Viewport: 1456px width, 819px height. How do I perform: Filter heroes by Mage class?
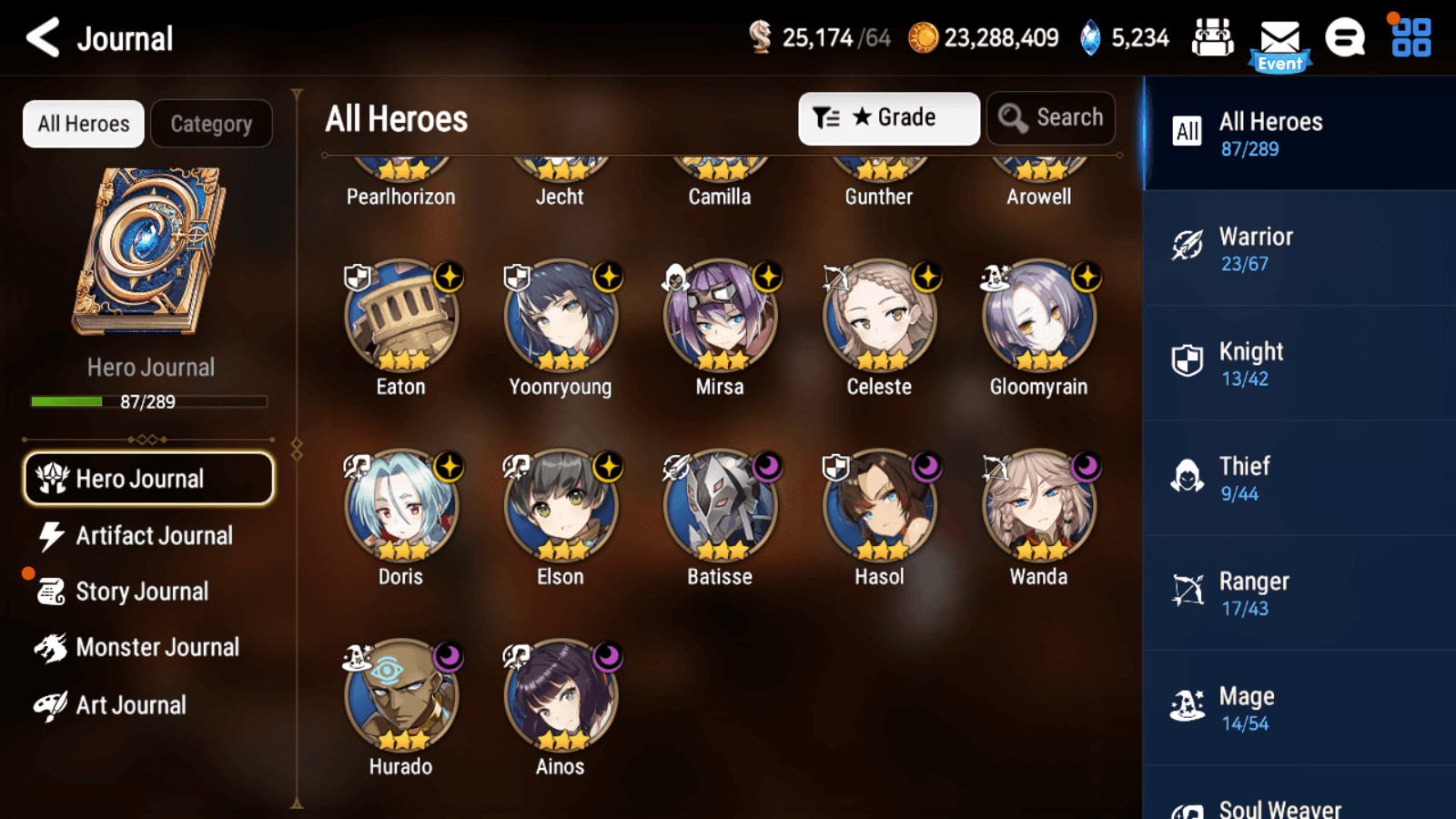(x=1299, y=708)
